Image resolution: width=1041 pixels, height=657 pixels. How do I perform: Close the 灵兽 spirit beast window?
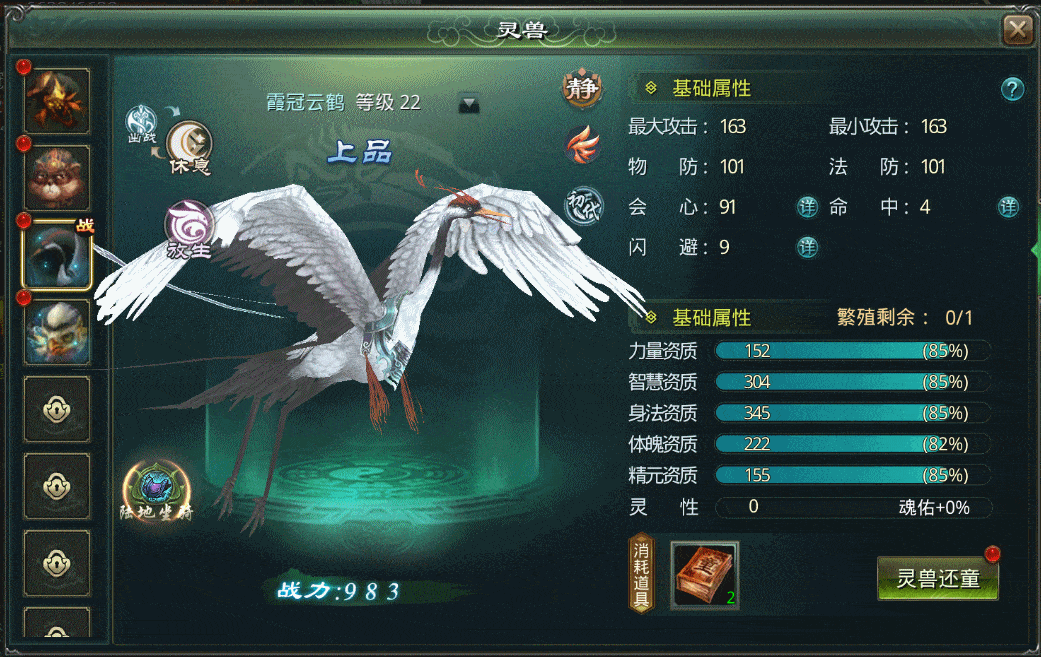click(x=1018, y=30)
